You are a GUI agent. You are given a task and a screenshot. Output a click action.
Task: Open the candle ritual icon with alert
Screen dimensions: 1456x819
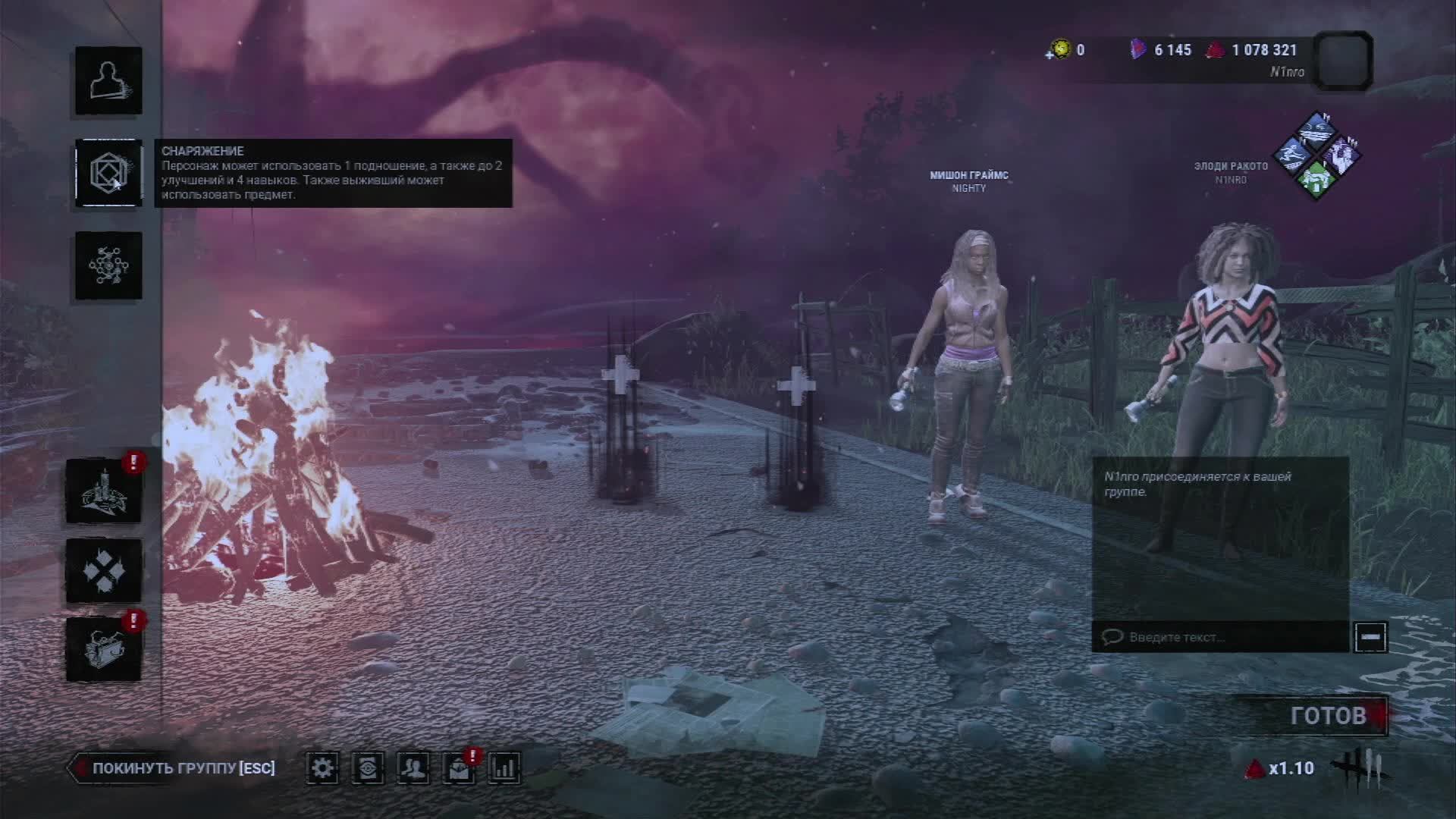104,491
